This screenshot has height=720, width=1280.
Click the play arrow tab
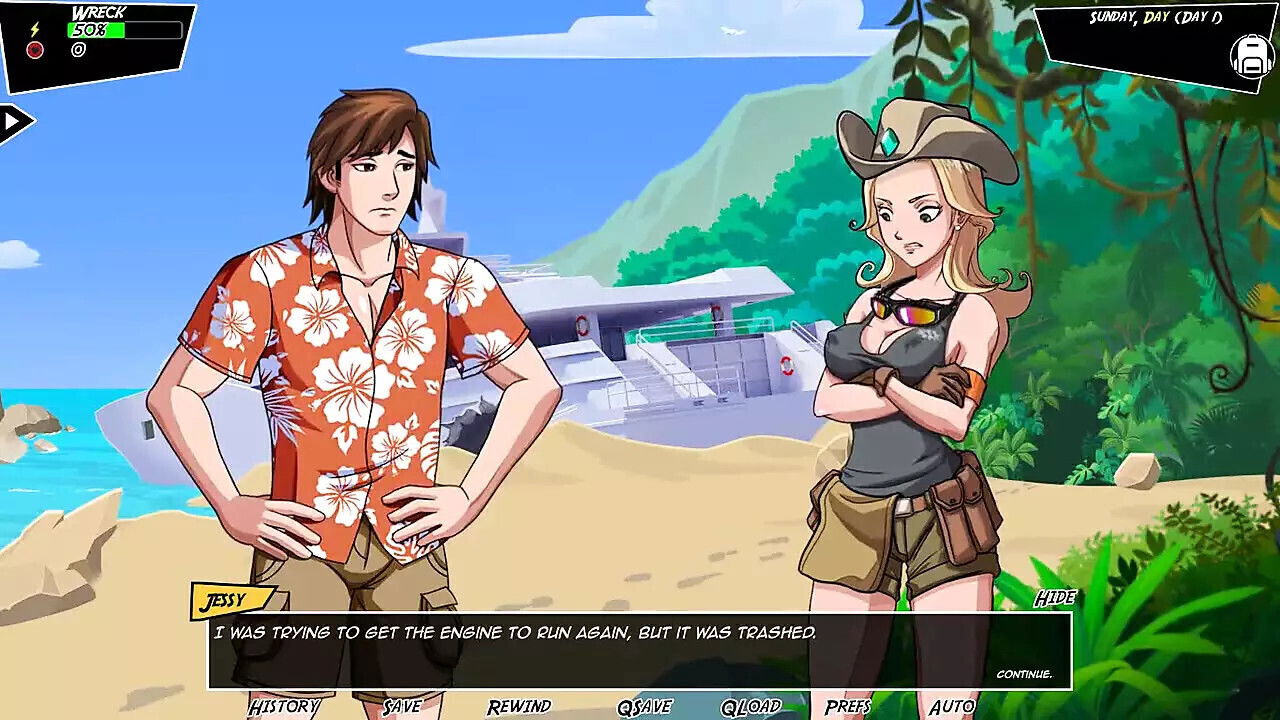[x=14, y=123]
